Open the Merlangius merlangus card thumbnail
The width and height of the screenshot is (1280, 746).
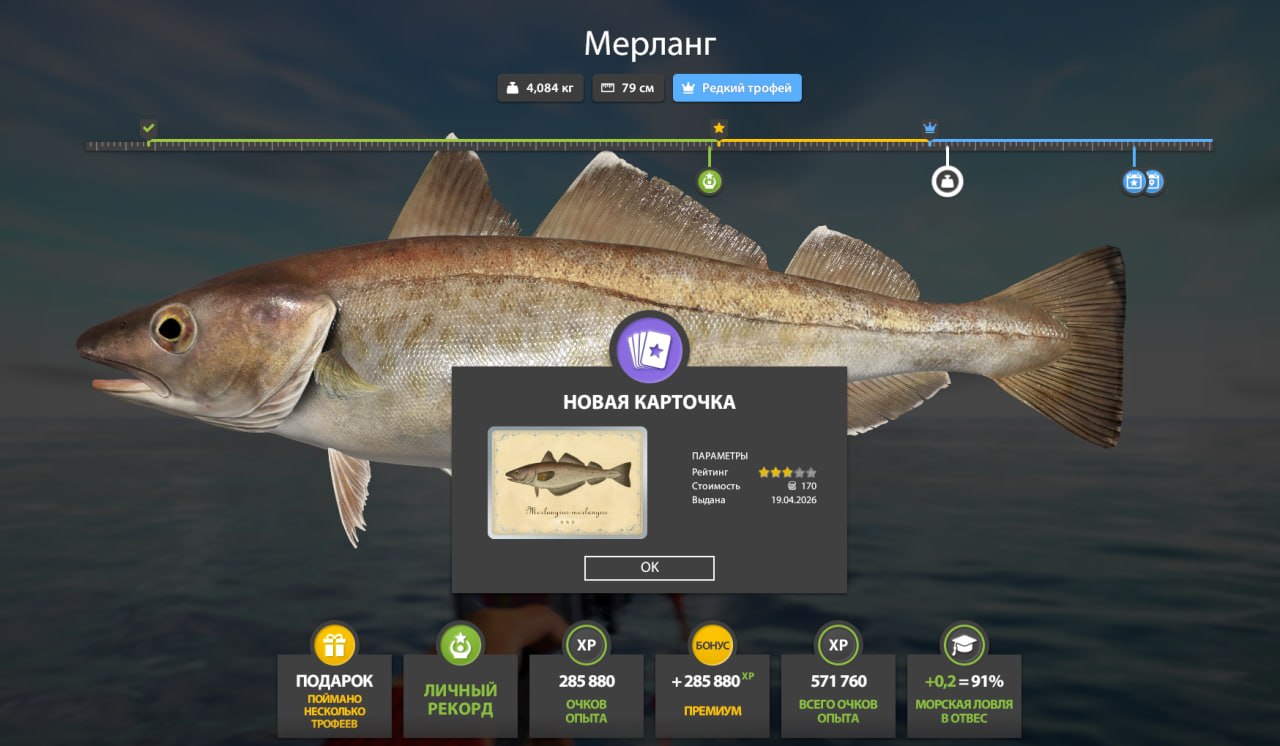567,483
